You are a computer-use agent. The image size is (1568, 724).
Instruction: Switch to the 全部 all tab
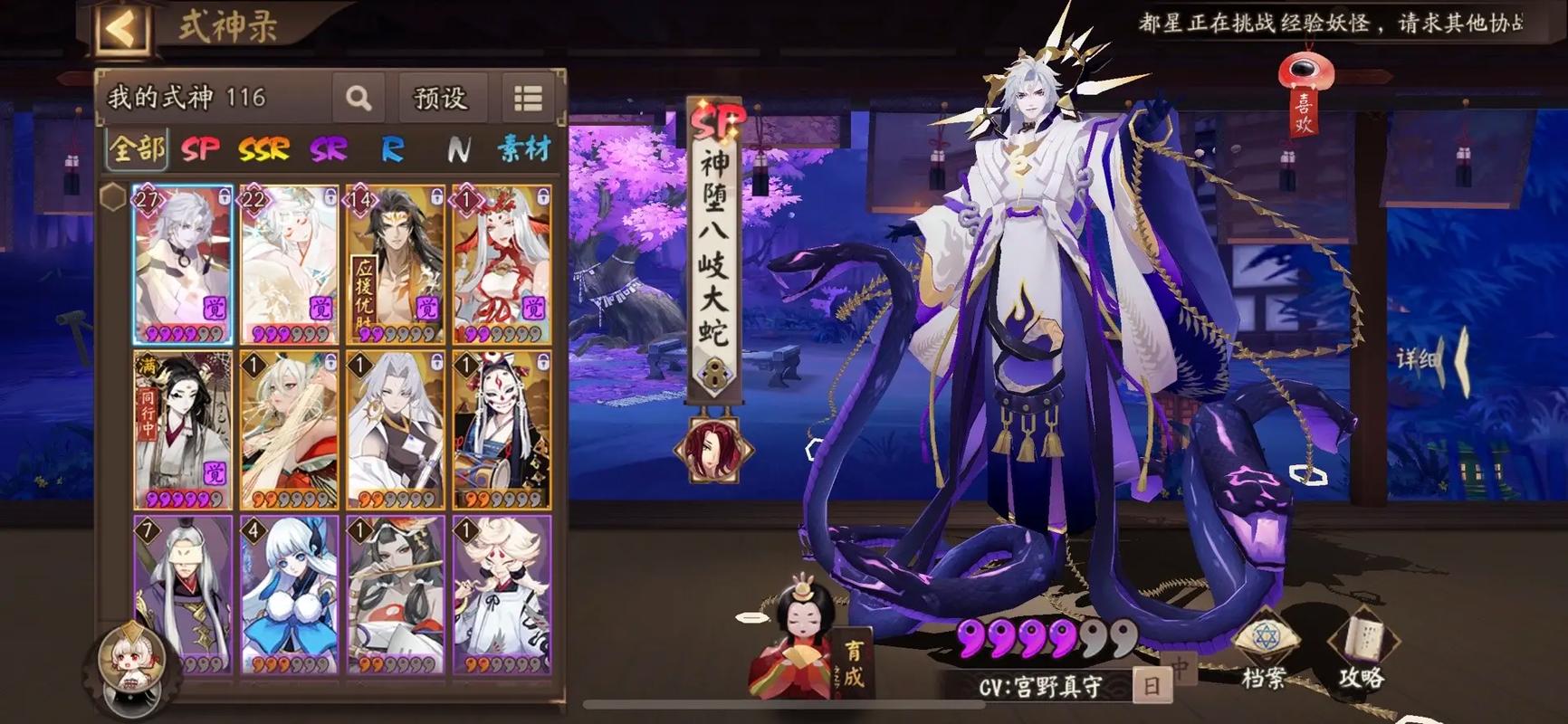pos(137,148)
